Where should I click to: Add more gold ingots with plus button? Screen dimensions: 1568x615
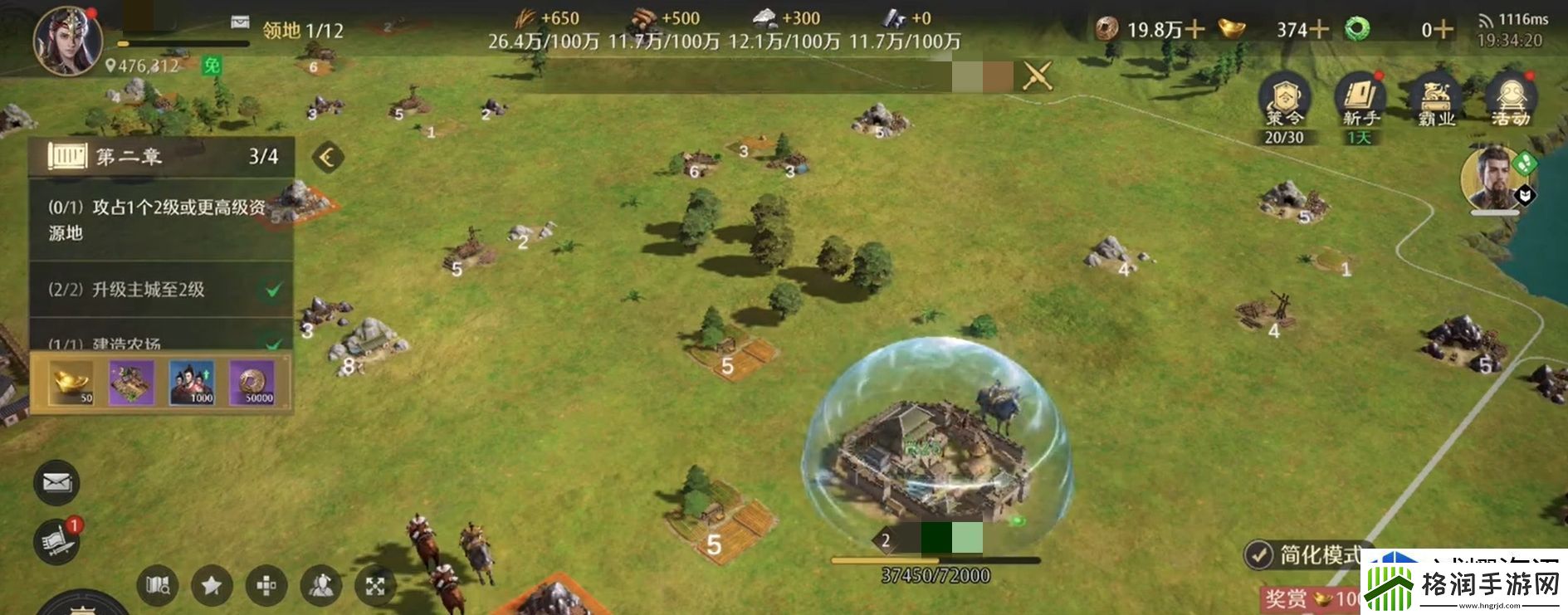tap(1318, 30)
